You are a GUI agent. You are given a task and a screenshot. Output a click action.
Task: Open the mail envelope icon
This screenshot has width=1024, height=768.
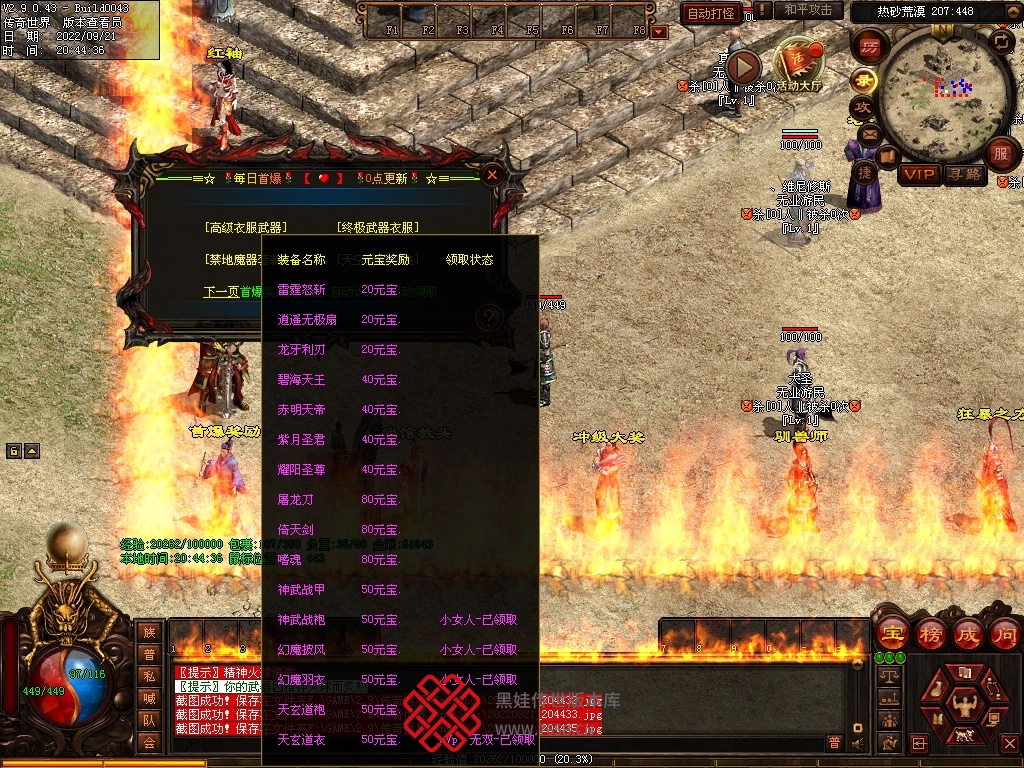[x=868, y=134]
